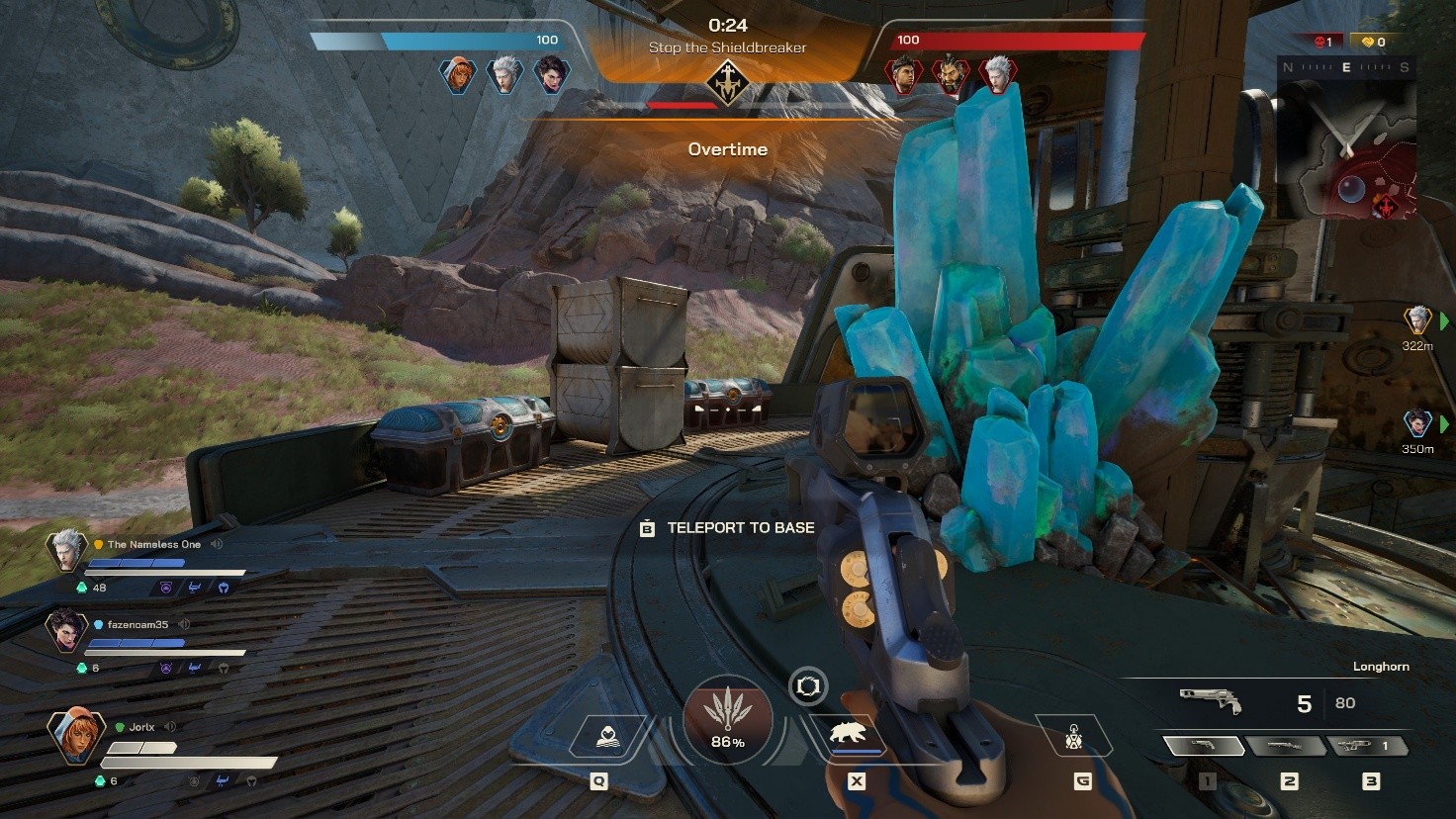
Task: Click the white-haired teammate marker at 322m
Action: (x=1418, y=319)
